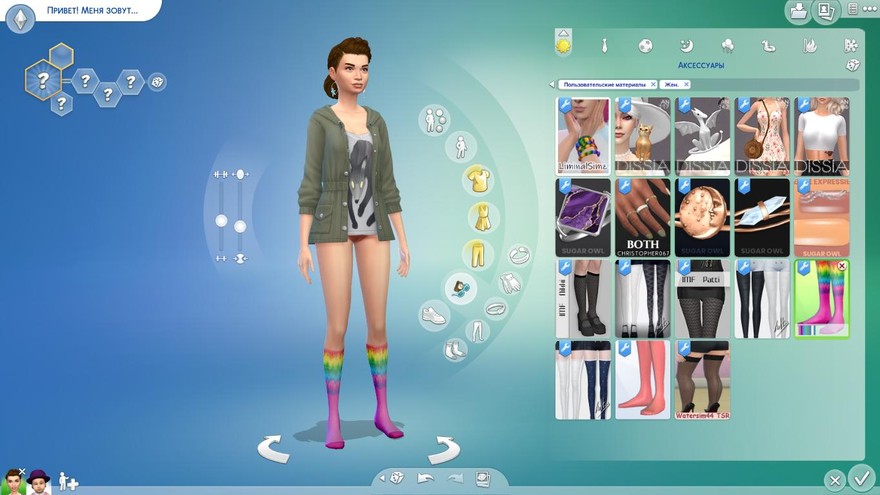Open the gallery save folder icon
880x495 pixels.
click(x=798, y=12)
